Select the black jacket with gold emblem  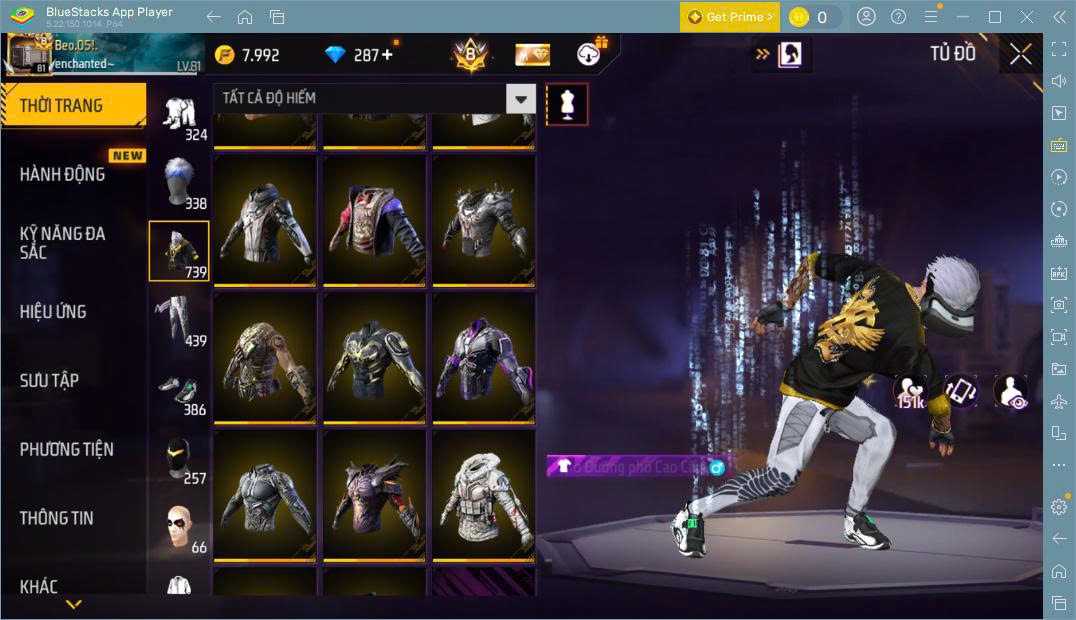[374, 357]
